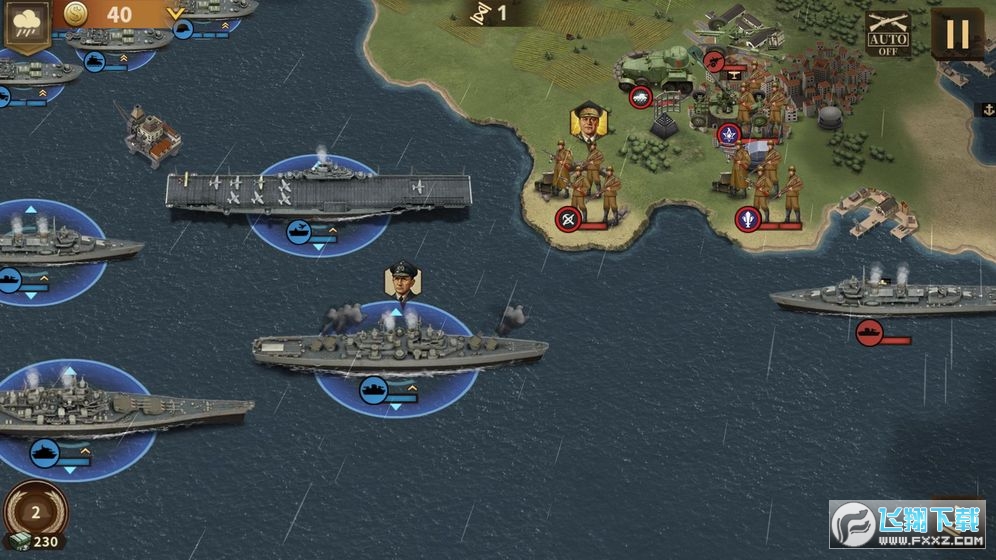Pause the game
Image resolution: width=996 pixels, height=560 pixels.
pos(957,34)
